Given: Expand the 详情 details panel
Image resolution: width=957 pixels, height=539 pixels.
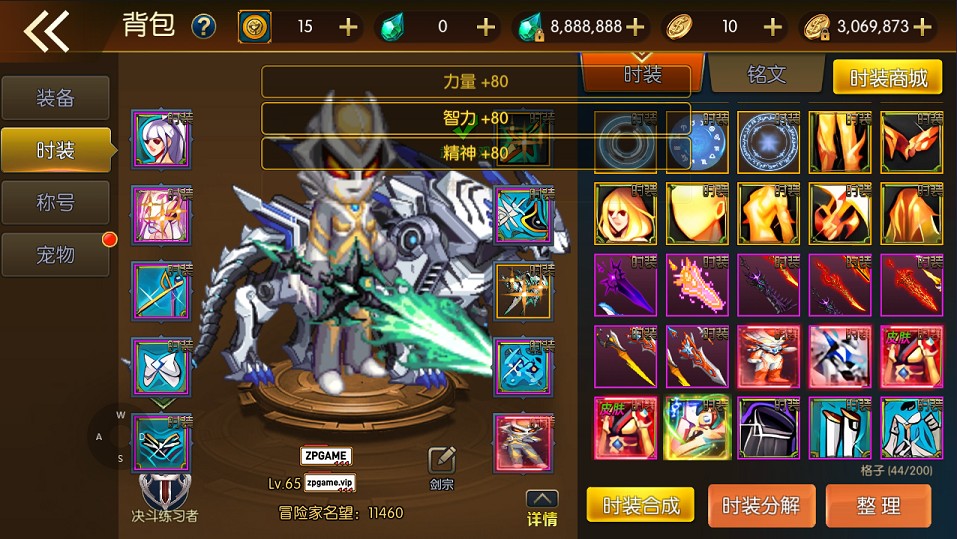Looking at the screenshot, I should [542, 508].
